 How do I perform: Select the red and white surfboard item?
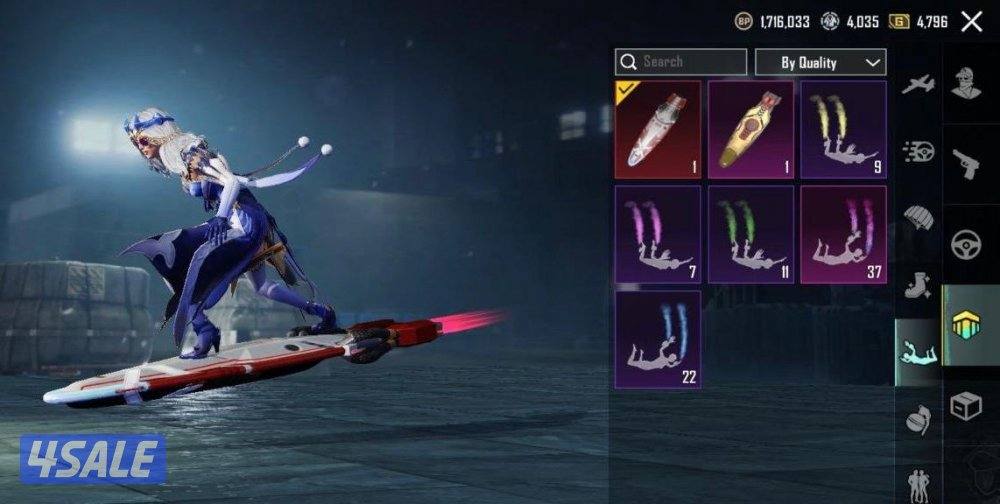[x=657, y=130]
